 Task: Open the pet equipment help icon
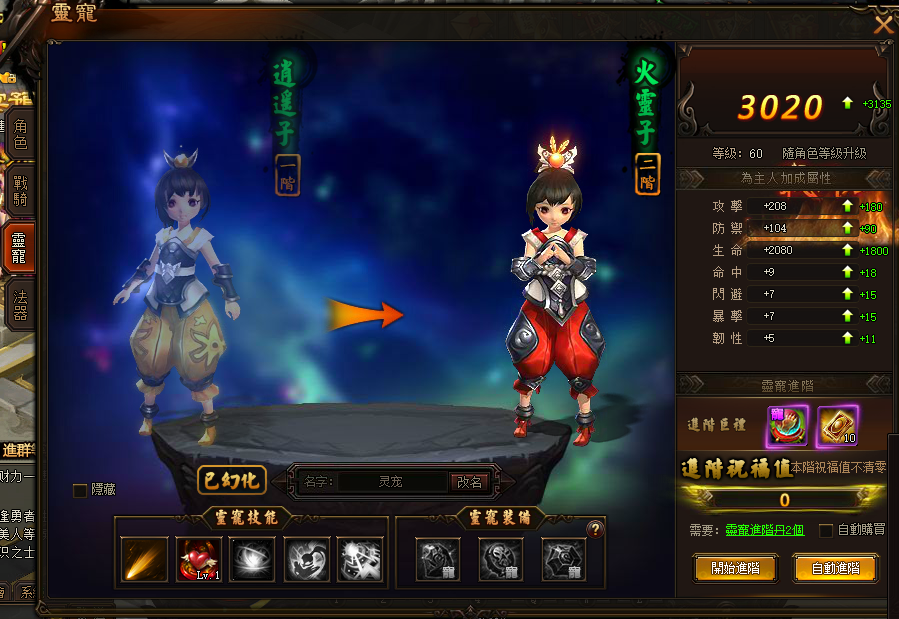[x=595, y=530]
